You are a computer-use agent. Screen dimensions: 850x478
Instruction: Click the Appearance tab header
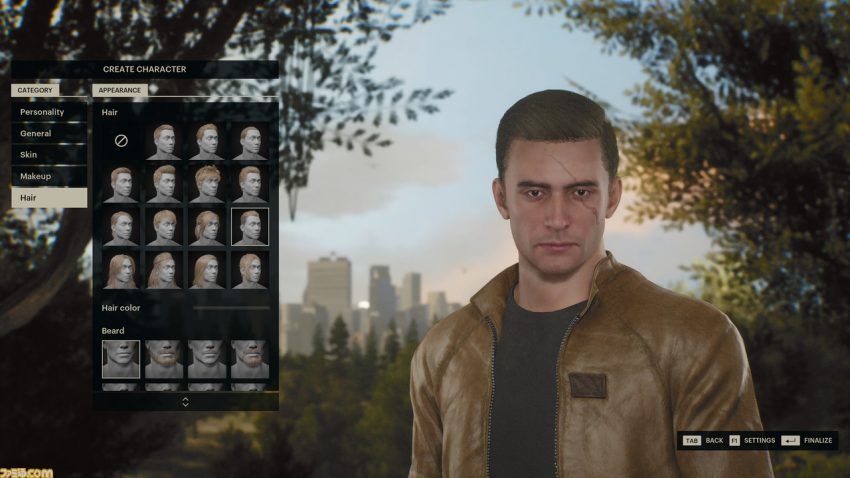click(120, 90)
